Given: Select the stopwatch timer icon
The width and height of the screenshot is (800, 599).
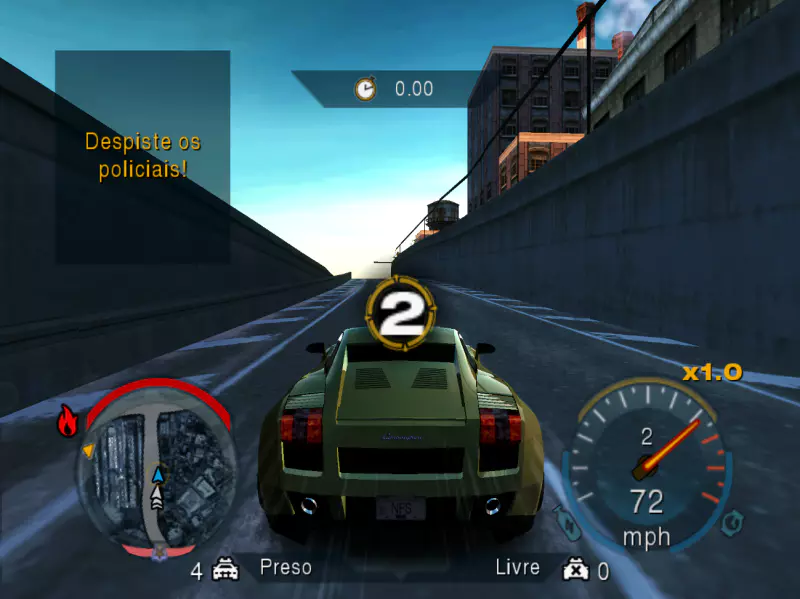Looking at the screenshot, I should click(366, 89).
